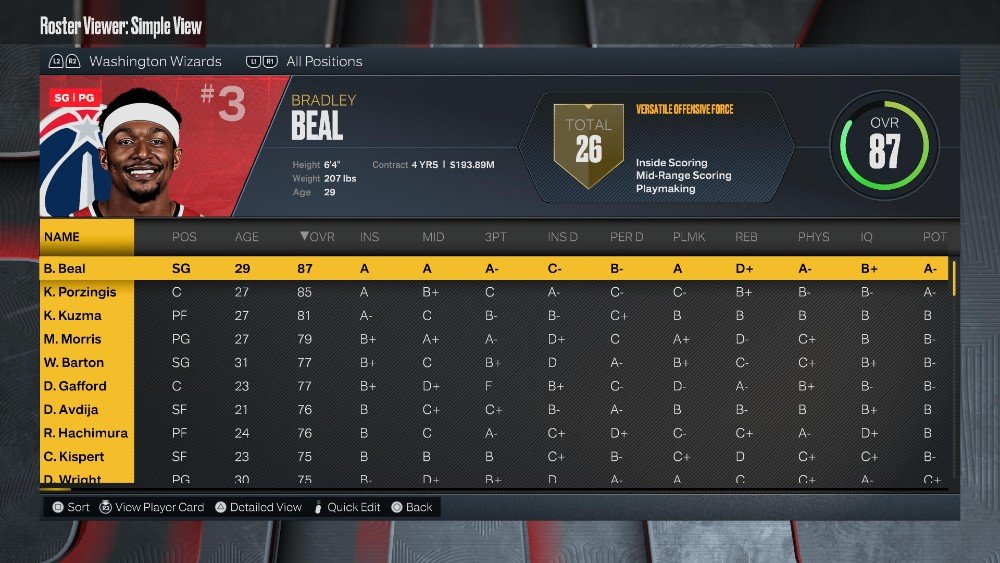Choose the Quick Edit option
Image resolution: width=1000 pixels, height=563 pixels.
point(355,507)
